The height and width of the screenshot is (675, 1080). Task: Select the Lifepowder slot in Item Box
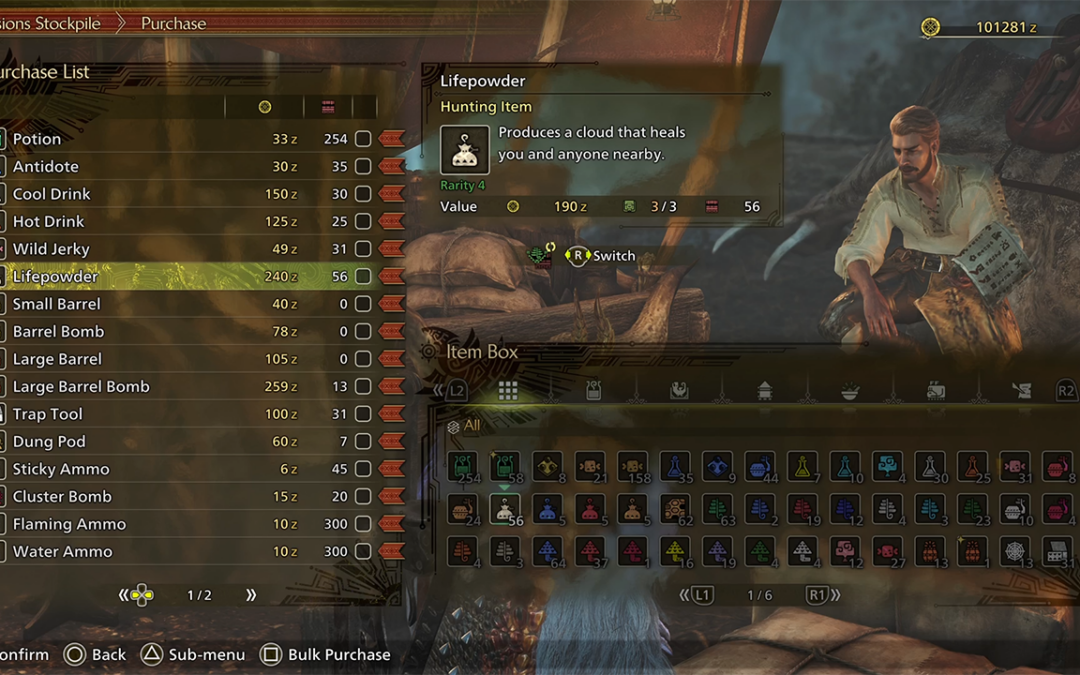504,509
